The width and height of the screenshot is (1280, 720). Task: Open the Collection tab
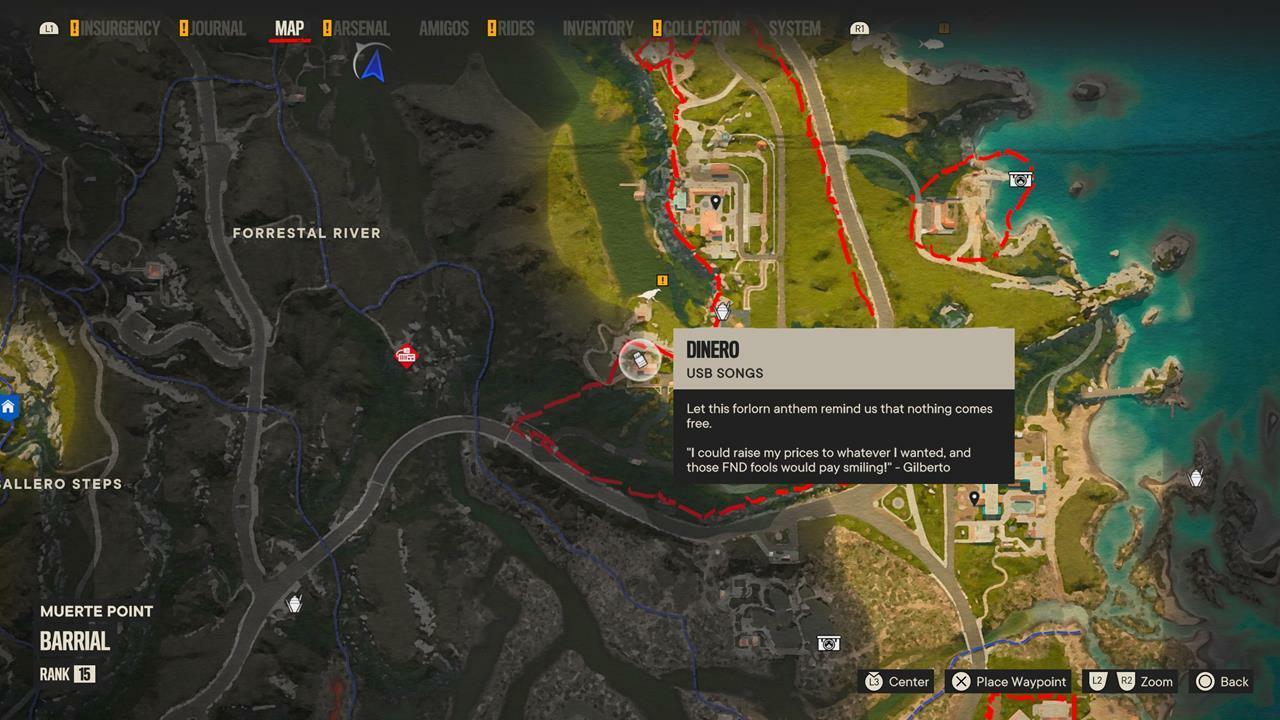(701, 29)
